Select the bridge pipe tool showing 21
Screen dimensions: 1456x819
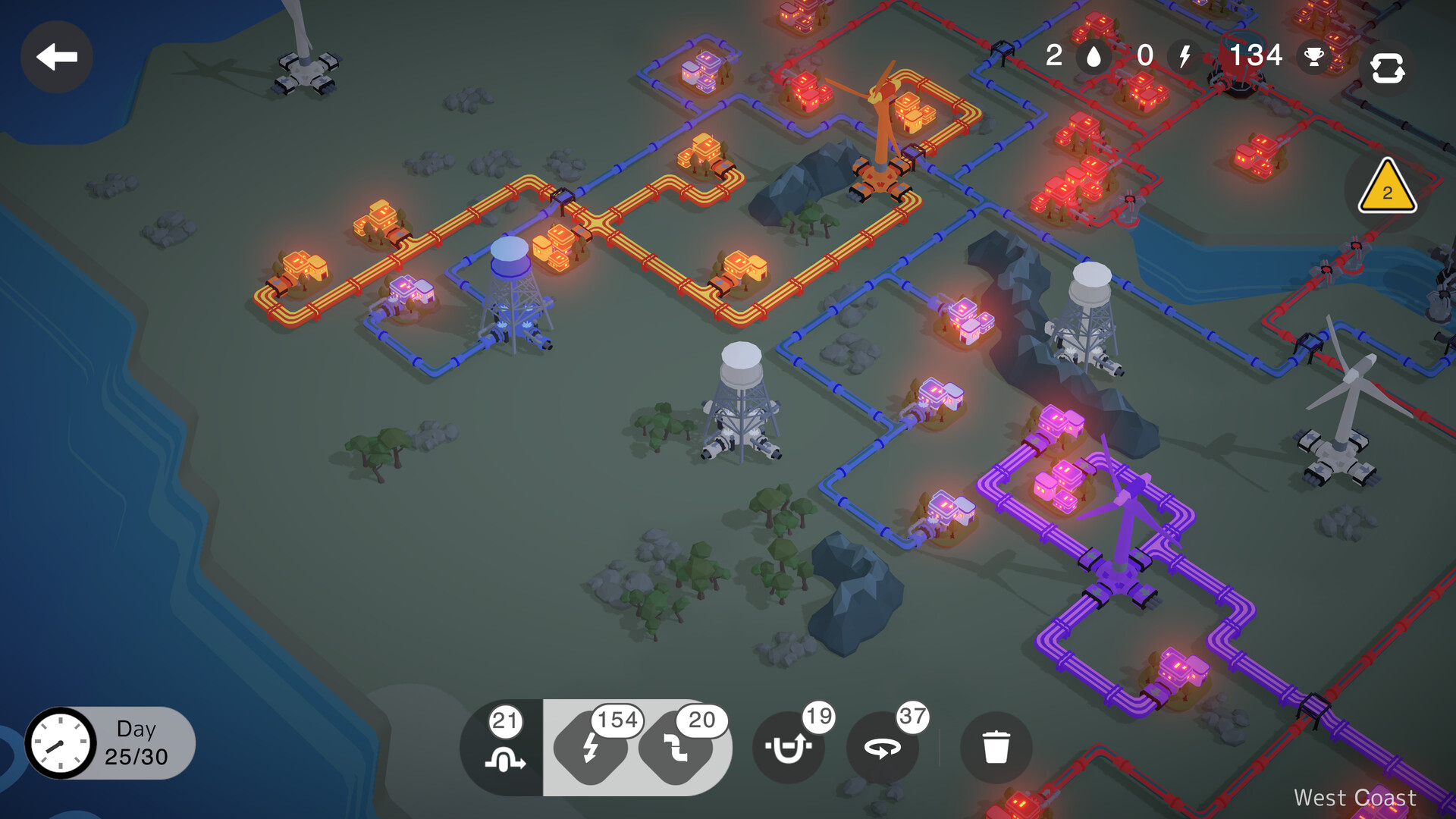[505, 747]
